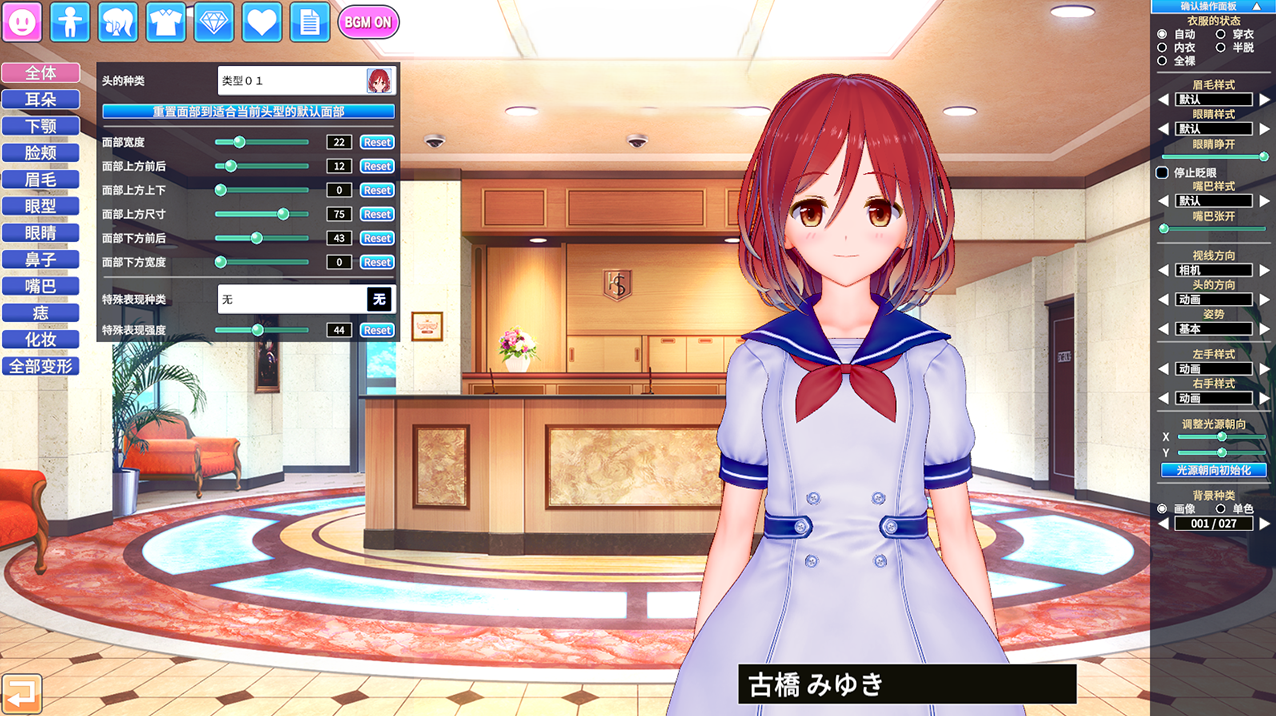Select the 全裸 clothing state radio
The image size is (1276, 716).
point(1162,61)
